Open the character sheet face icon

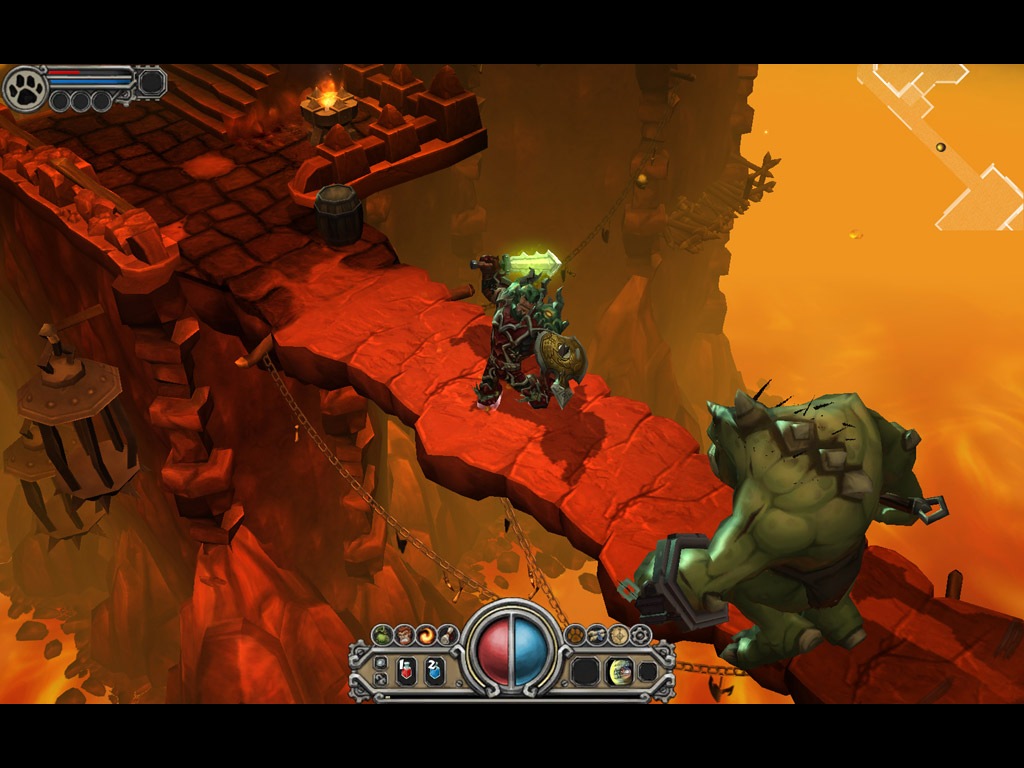point(404,634)
